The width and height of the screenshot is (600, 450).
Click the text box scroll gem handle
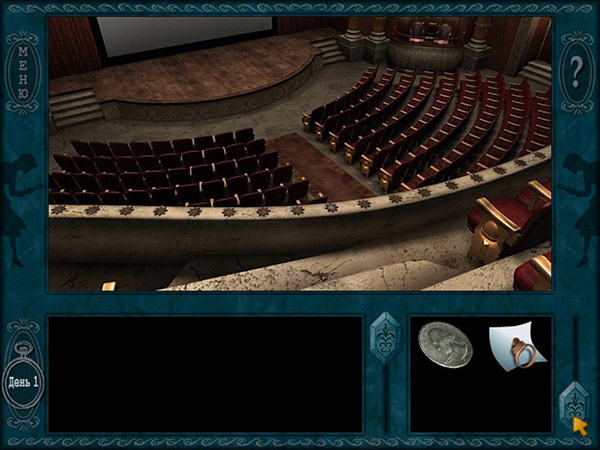pos(386,338)
